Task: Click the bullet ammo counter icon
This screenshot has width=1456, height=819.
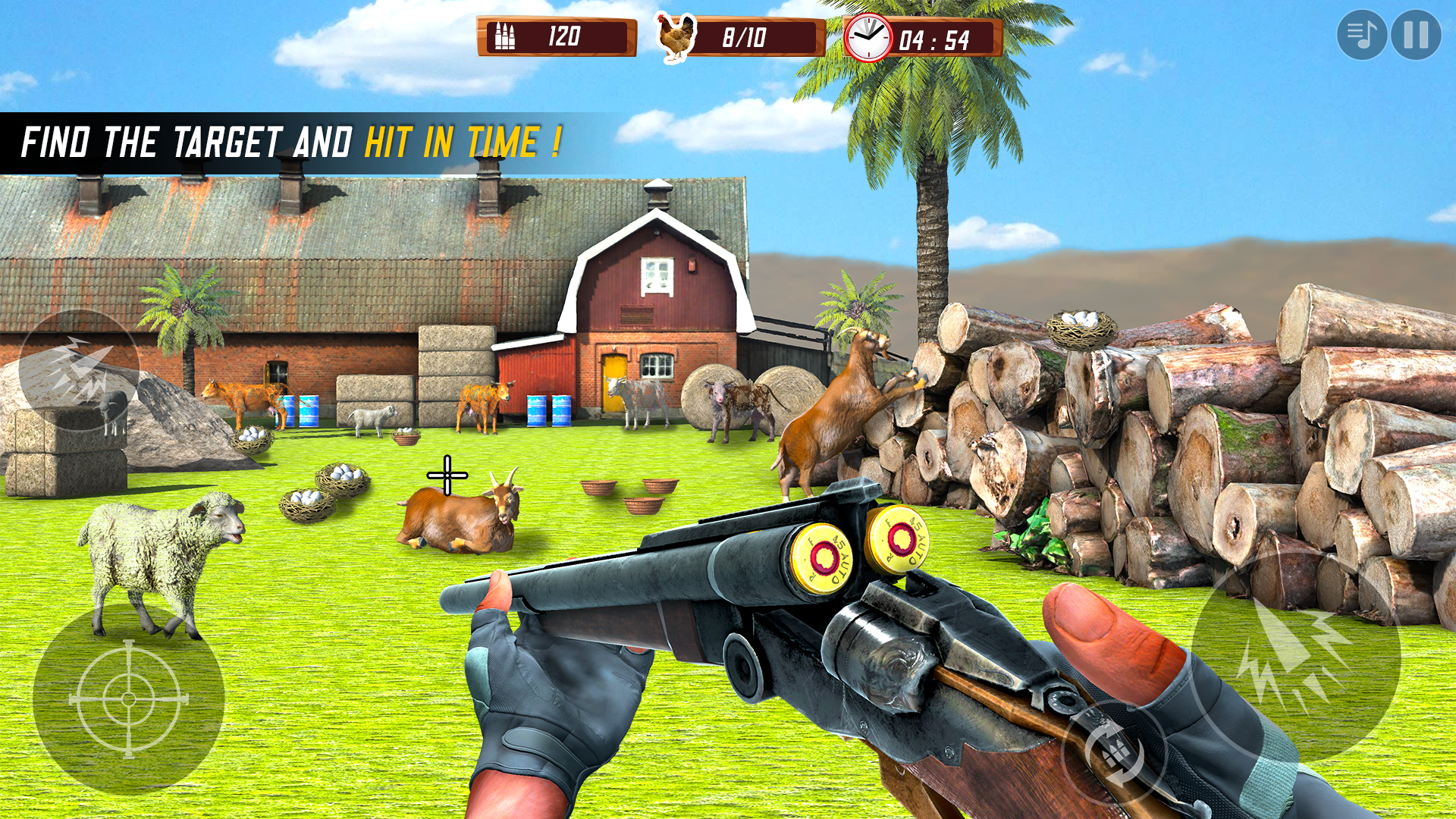Action: click(507, 36)
